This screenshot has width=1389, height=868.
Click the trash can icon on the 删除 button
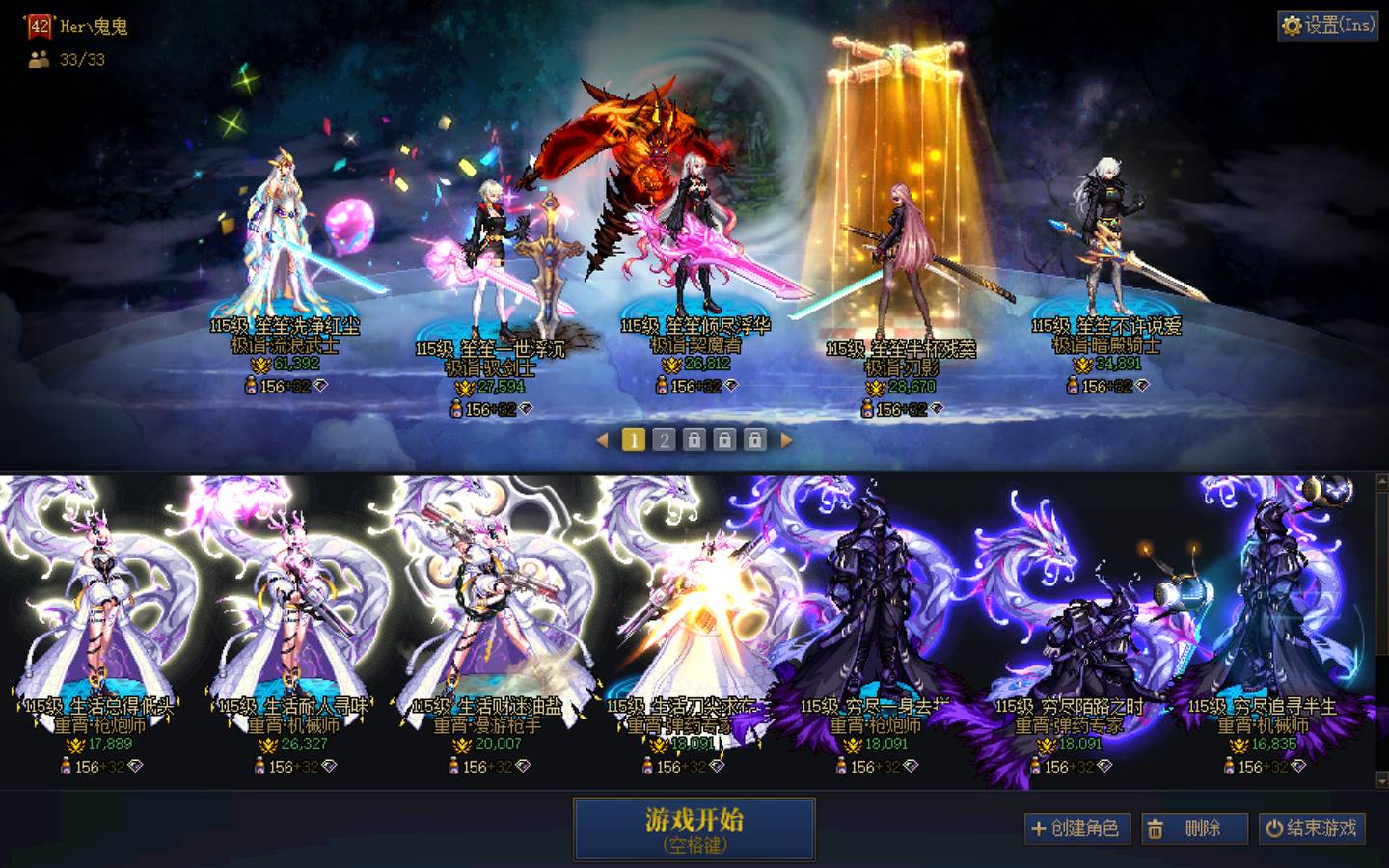[1157, 827]
